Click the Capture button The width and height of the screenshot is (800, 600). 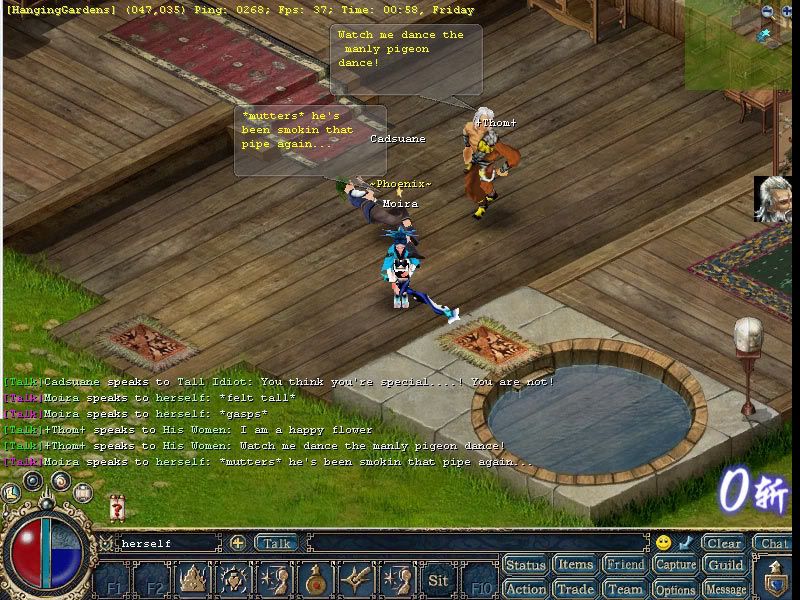(675, 566)
